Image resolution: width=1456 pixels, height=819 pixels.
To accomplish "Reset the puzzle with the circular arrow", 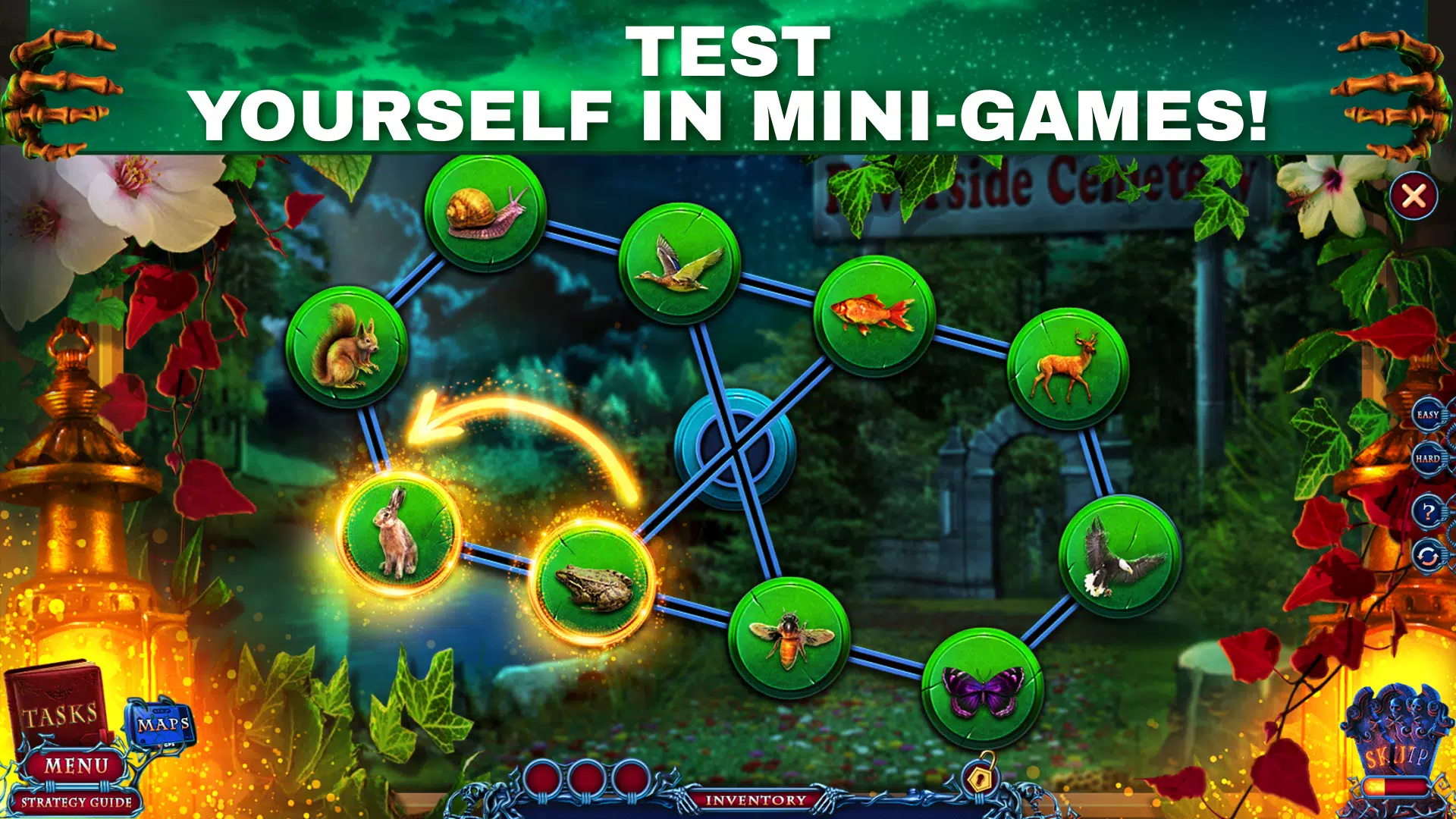I will tap(1428, 557).
